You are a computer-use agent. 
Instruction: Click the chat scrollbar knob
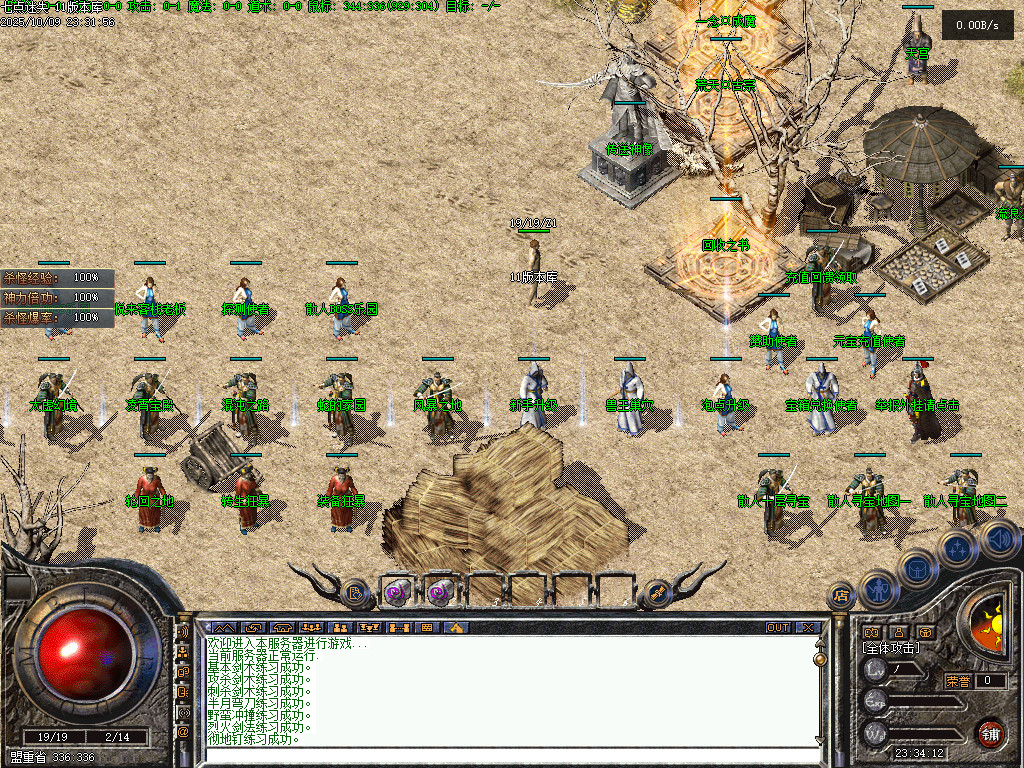pos(820,660)
